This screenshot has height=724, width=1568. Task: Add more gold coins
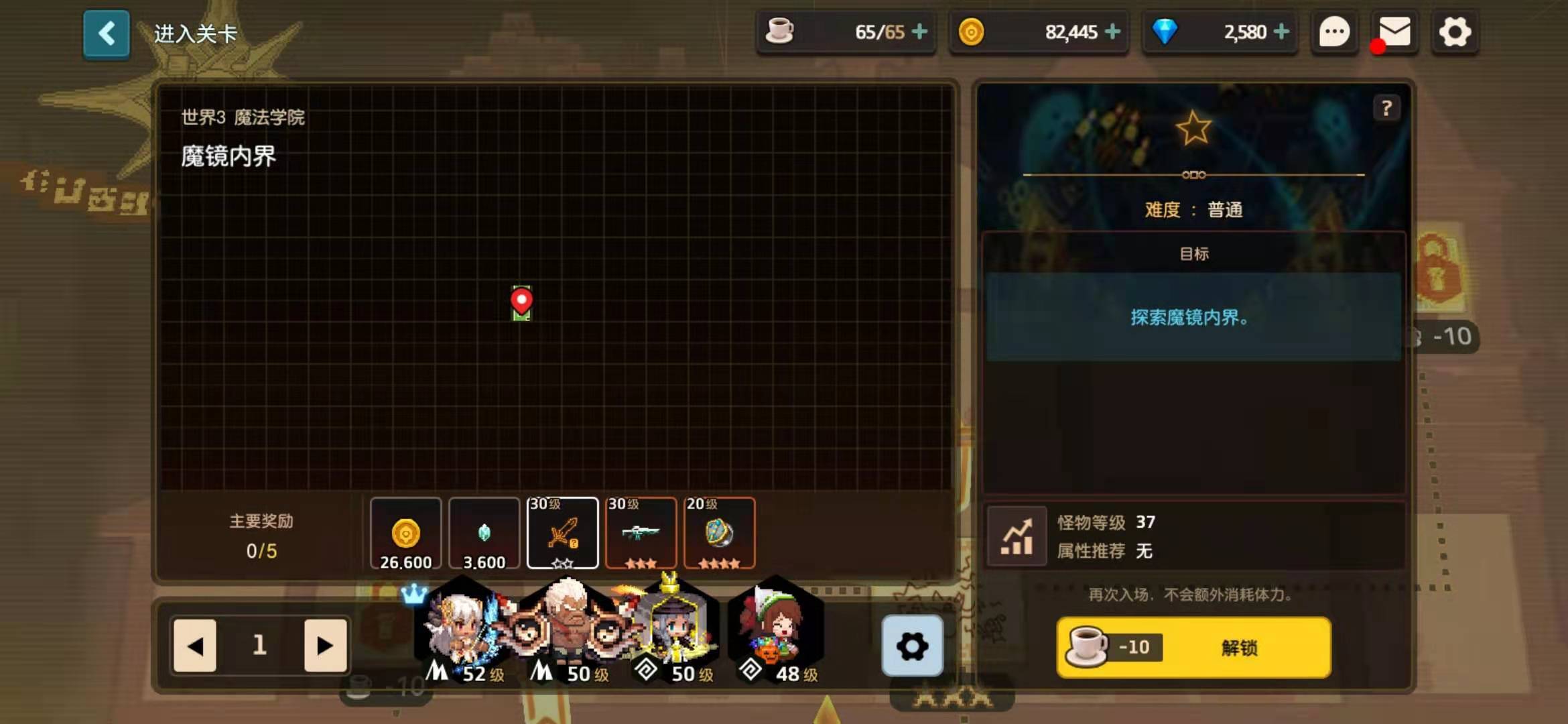pyautogui.click(x=1113, y=32)
